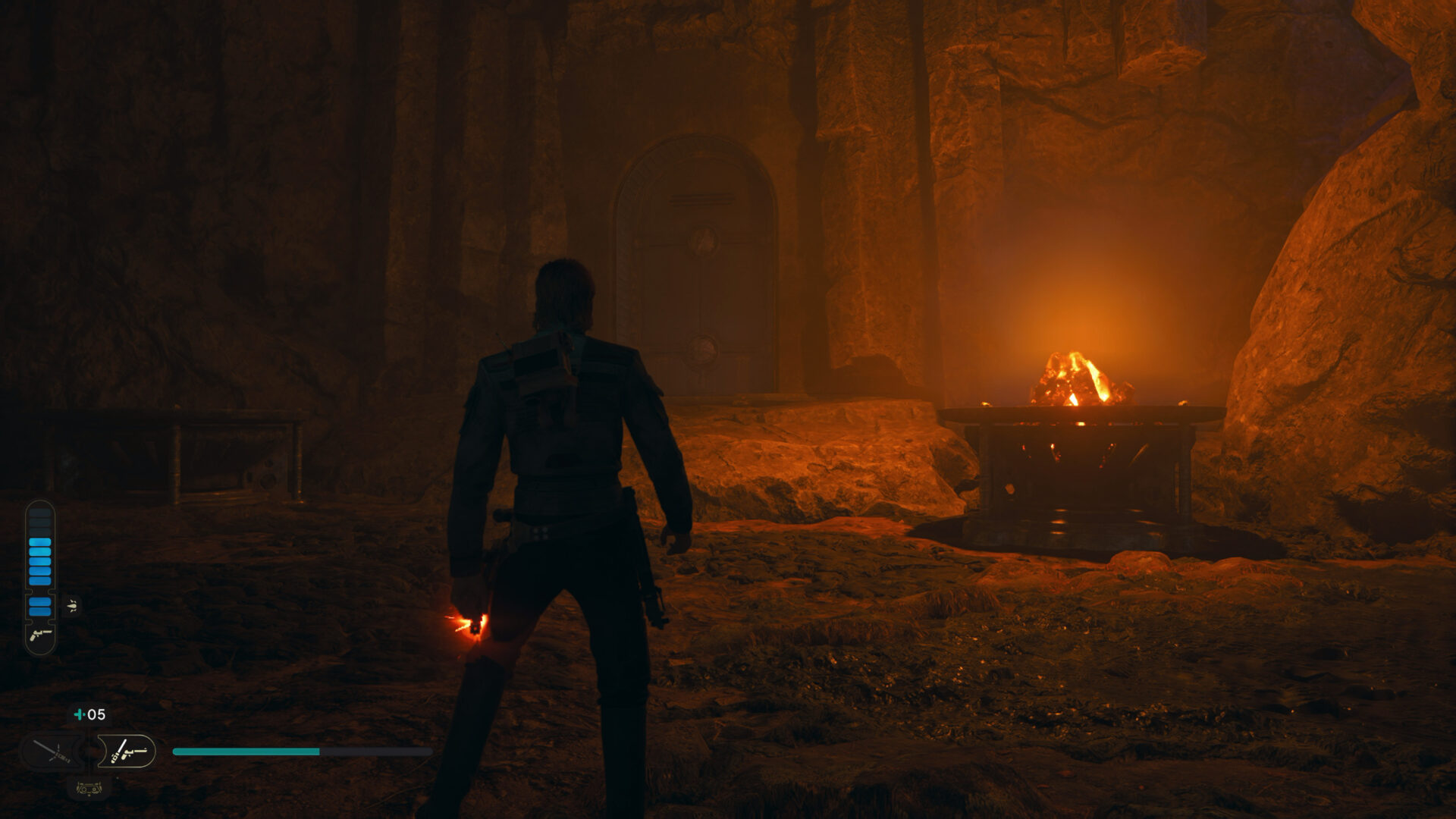The image size is (1456, 819).
Task: Switch to the crossguard lightsaber stance
Action: (x=52, y=752)
